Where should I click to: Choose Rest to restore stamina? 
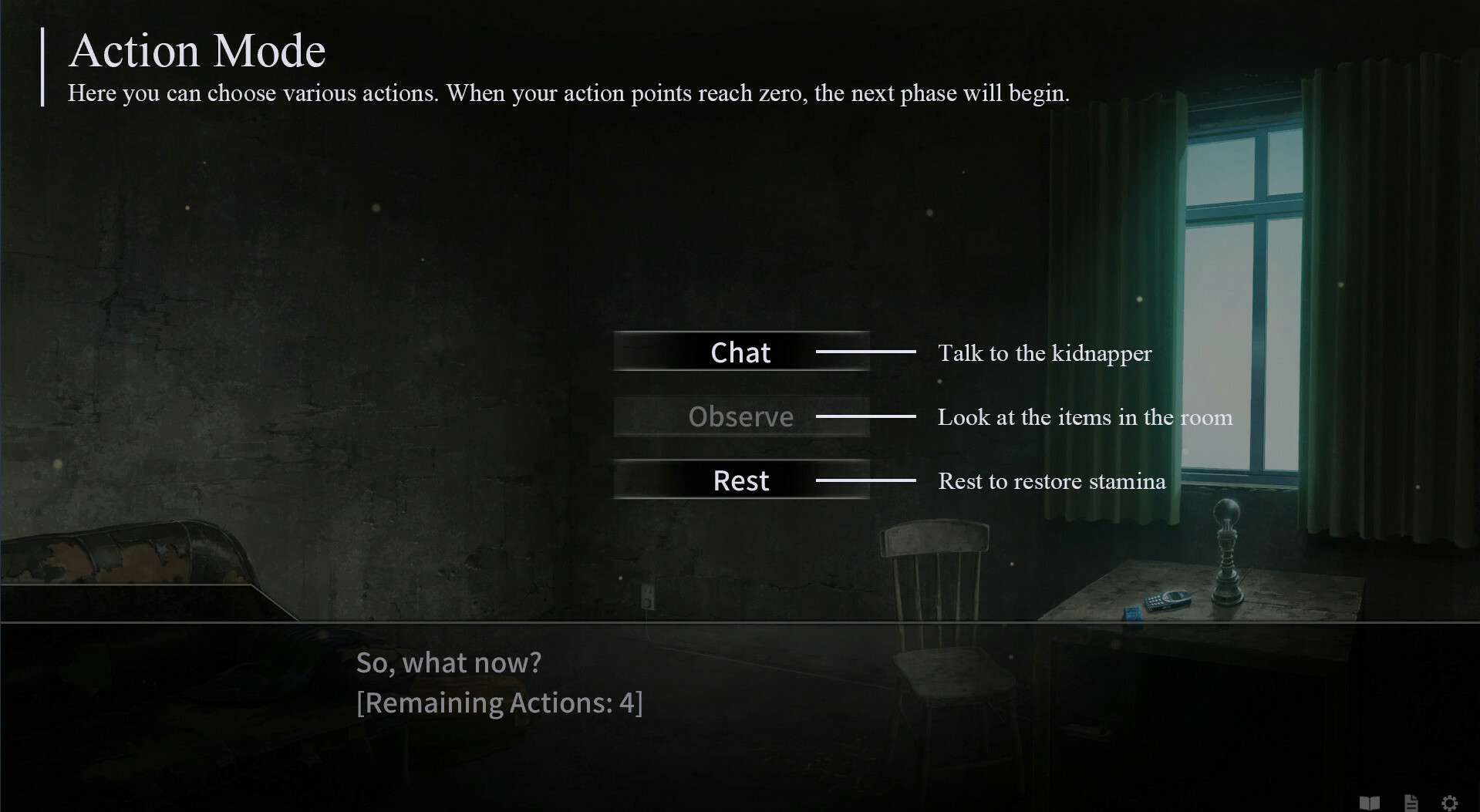click(x=740, y=479)
